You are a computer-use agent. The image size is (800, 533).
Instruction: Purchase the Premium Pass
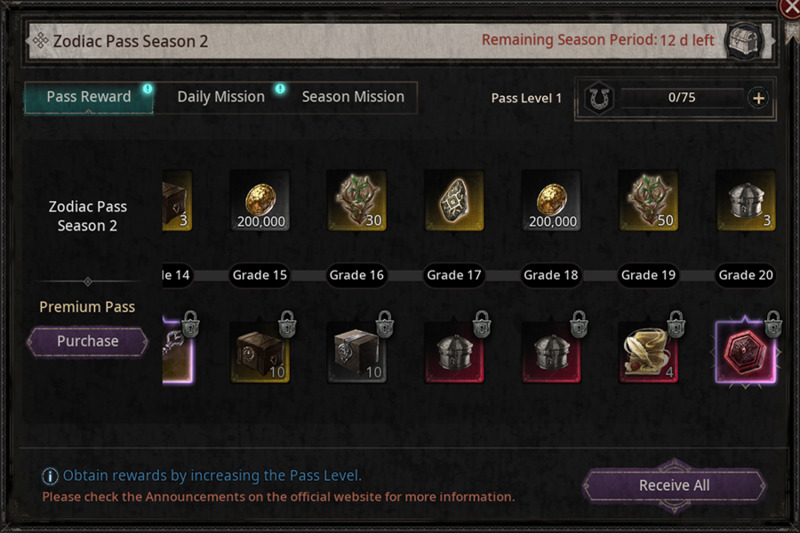[87, 341]
